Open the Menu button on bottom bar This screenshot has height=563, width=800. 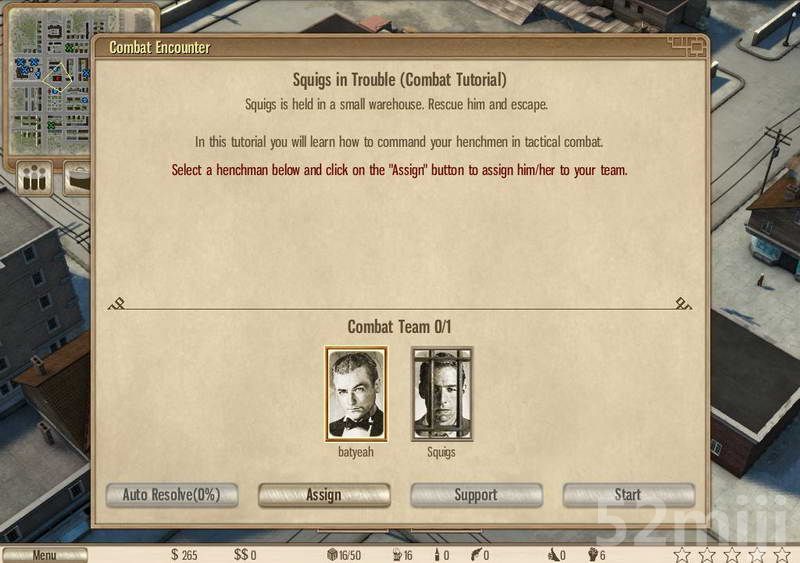click(44, 555)
